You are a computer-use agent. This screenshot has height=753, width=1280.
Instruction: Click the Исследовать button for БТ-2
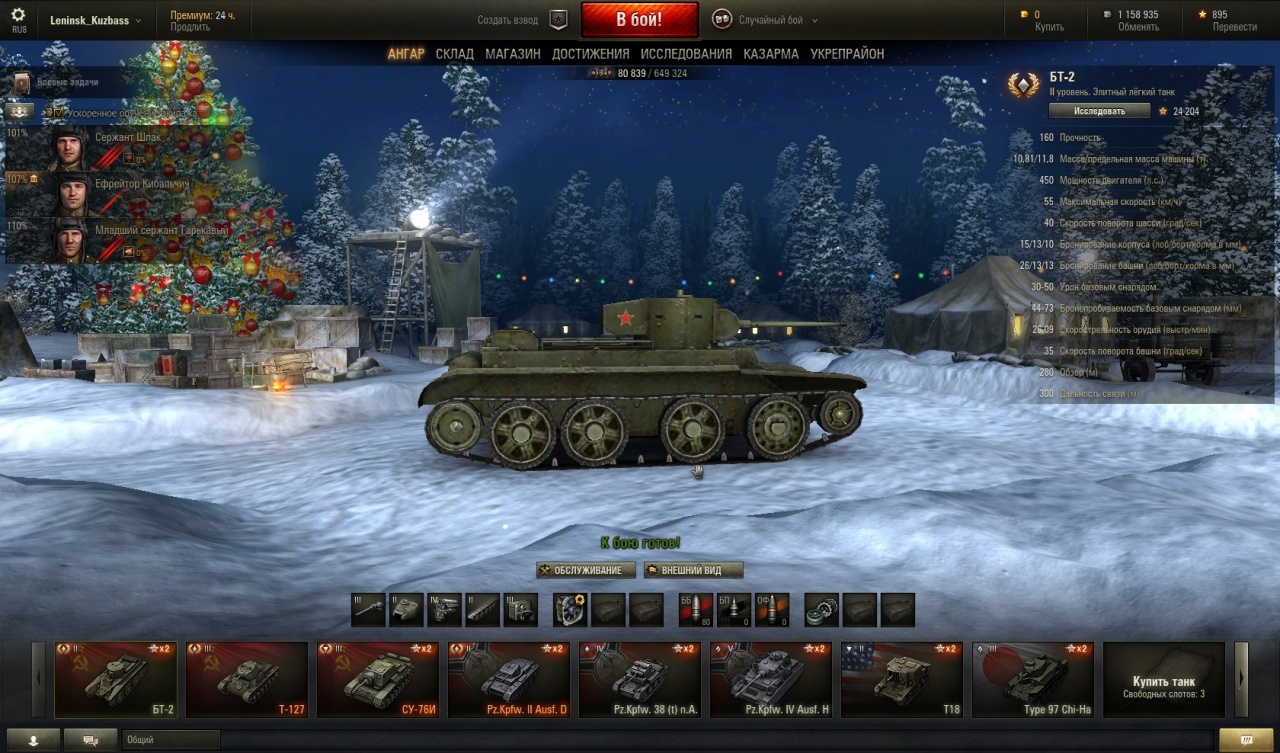click(x=1099, y=111)
